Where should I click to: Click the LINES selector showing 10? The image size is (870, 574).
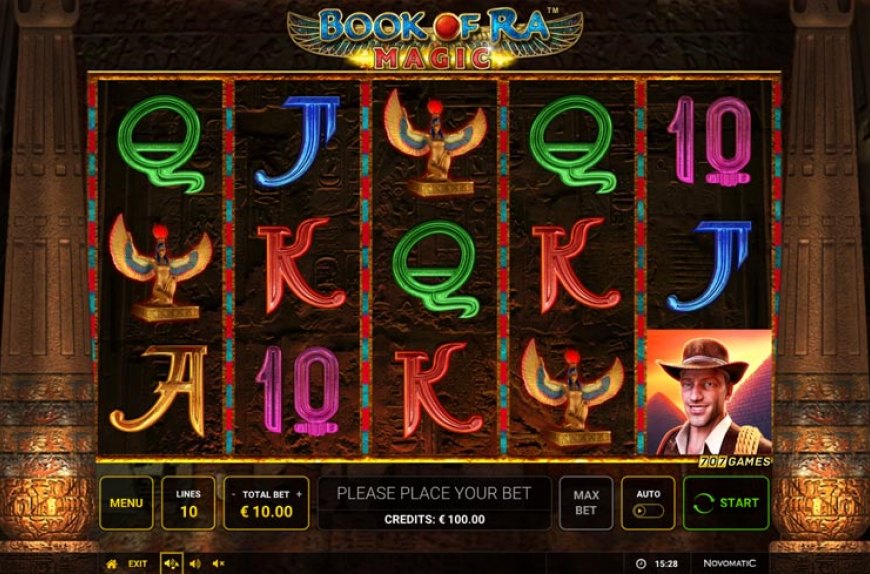coord(187,503)
